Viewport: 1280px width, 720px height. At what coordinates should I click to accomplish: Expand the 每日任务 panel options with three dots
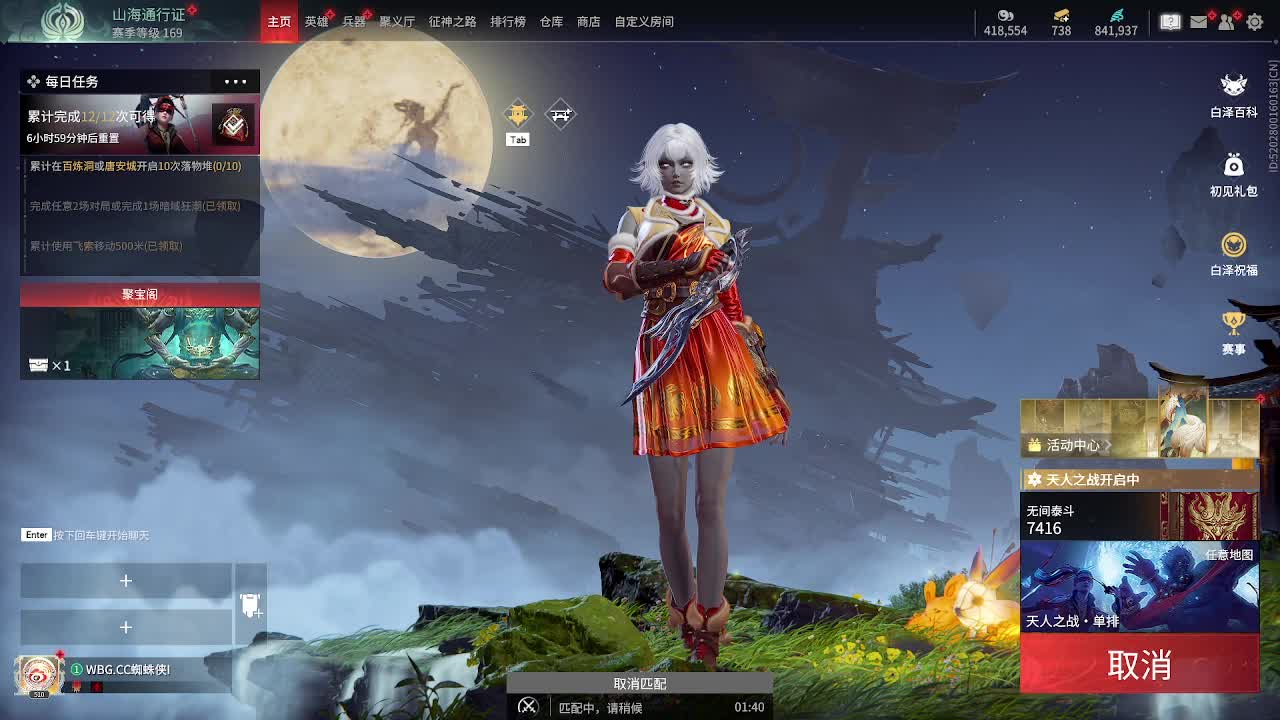click(235, 81)
